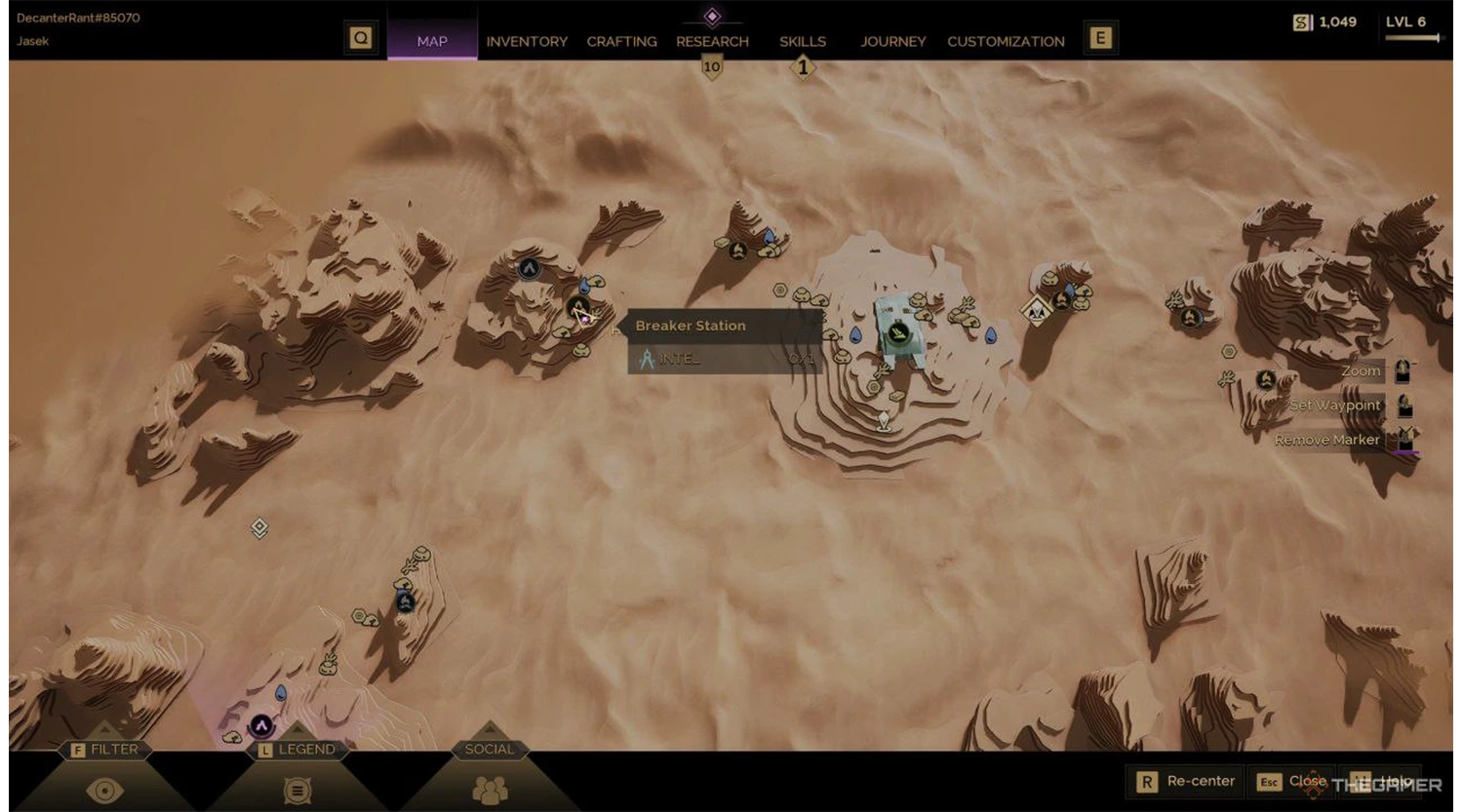Click the level 6 experience bar
1463x812 pixels.
tap(1411, 37)
